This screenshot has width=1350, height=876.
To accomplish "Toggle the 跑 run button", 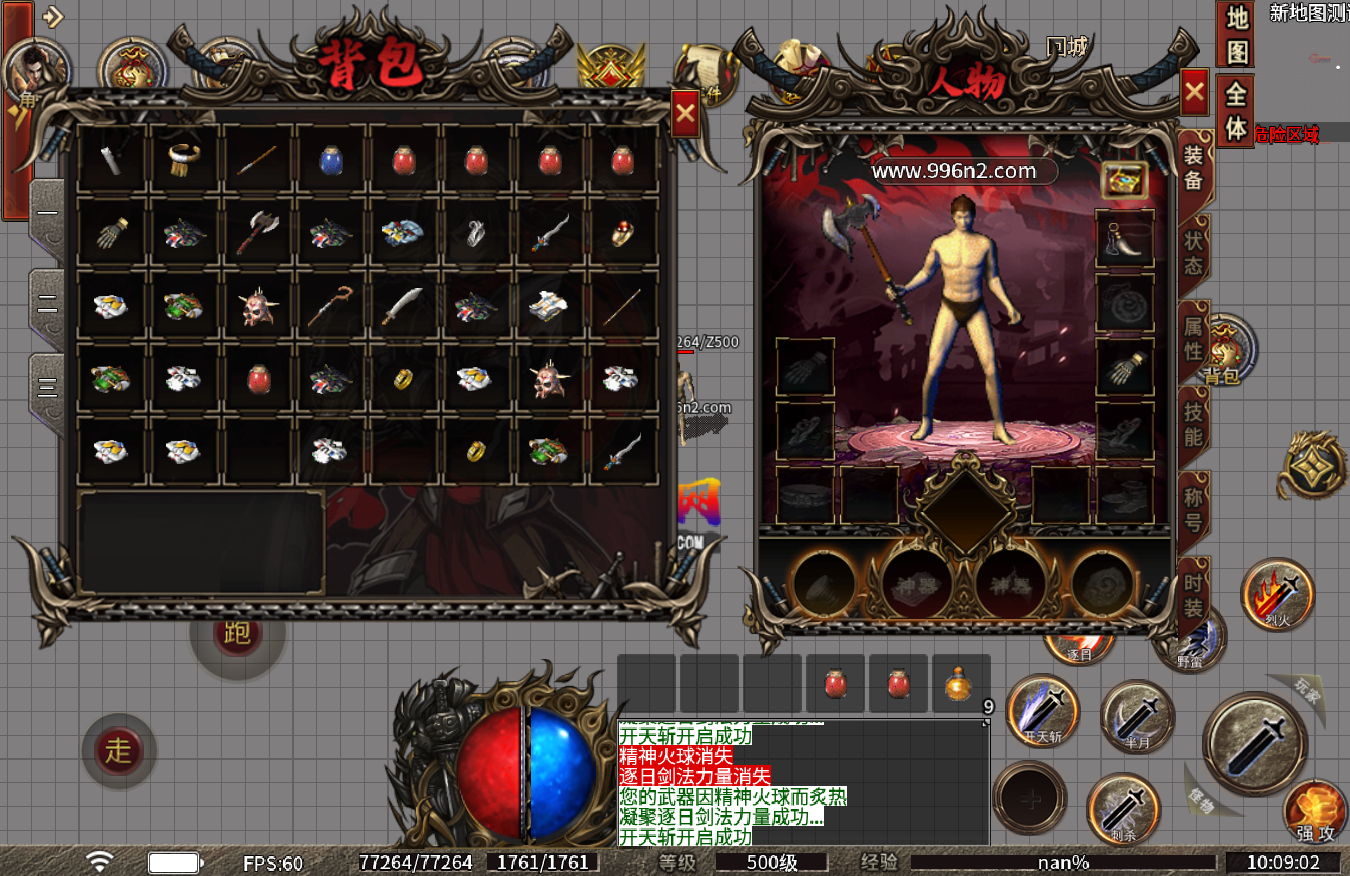I will pos(238,633).
